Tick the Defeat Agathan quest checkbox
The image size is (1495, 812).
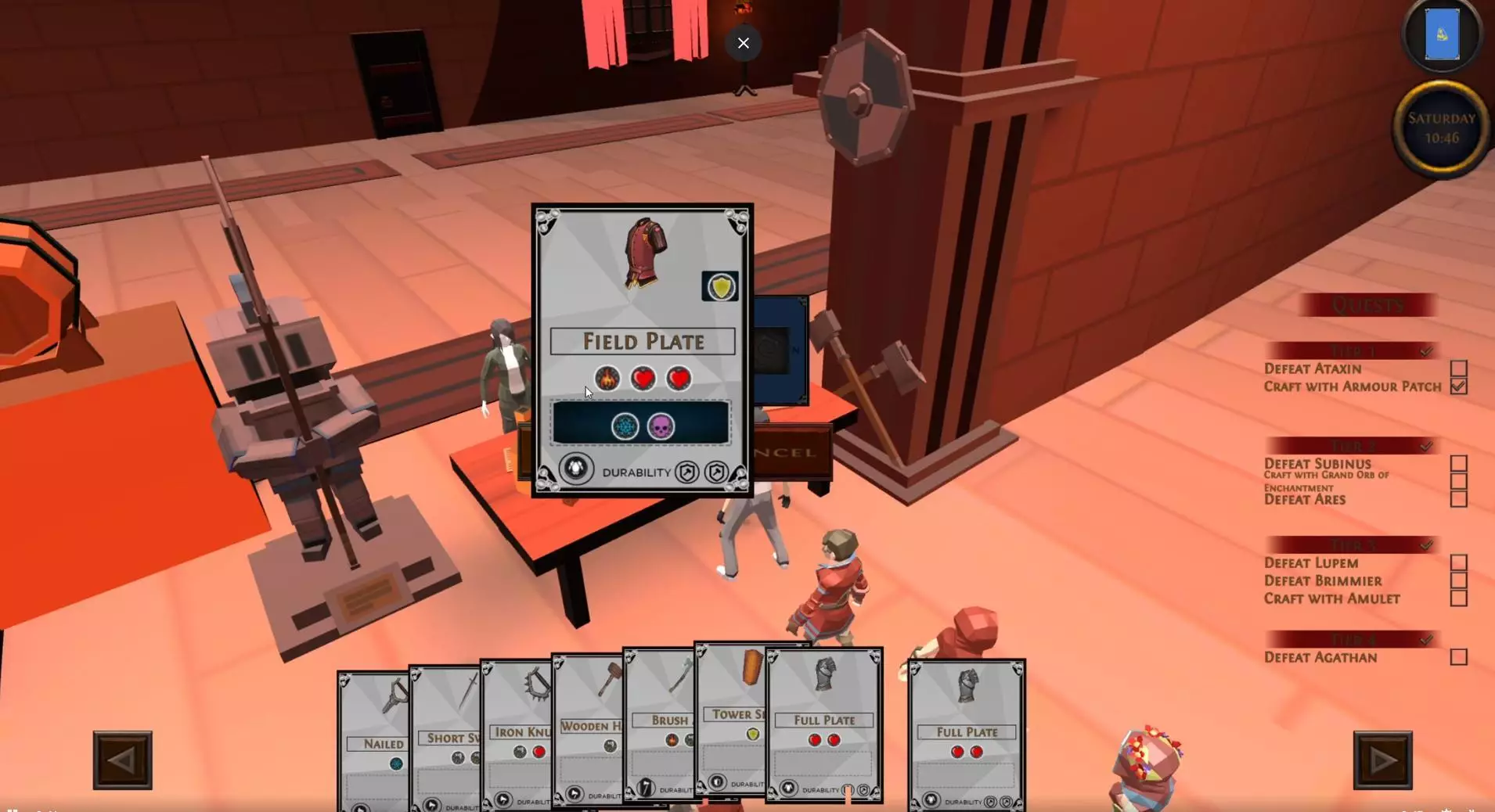1458,657
